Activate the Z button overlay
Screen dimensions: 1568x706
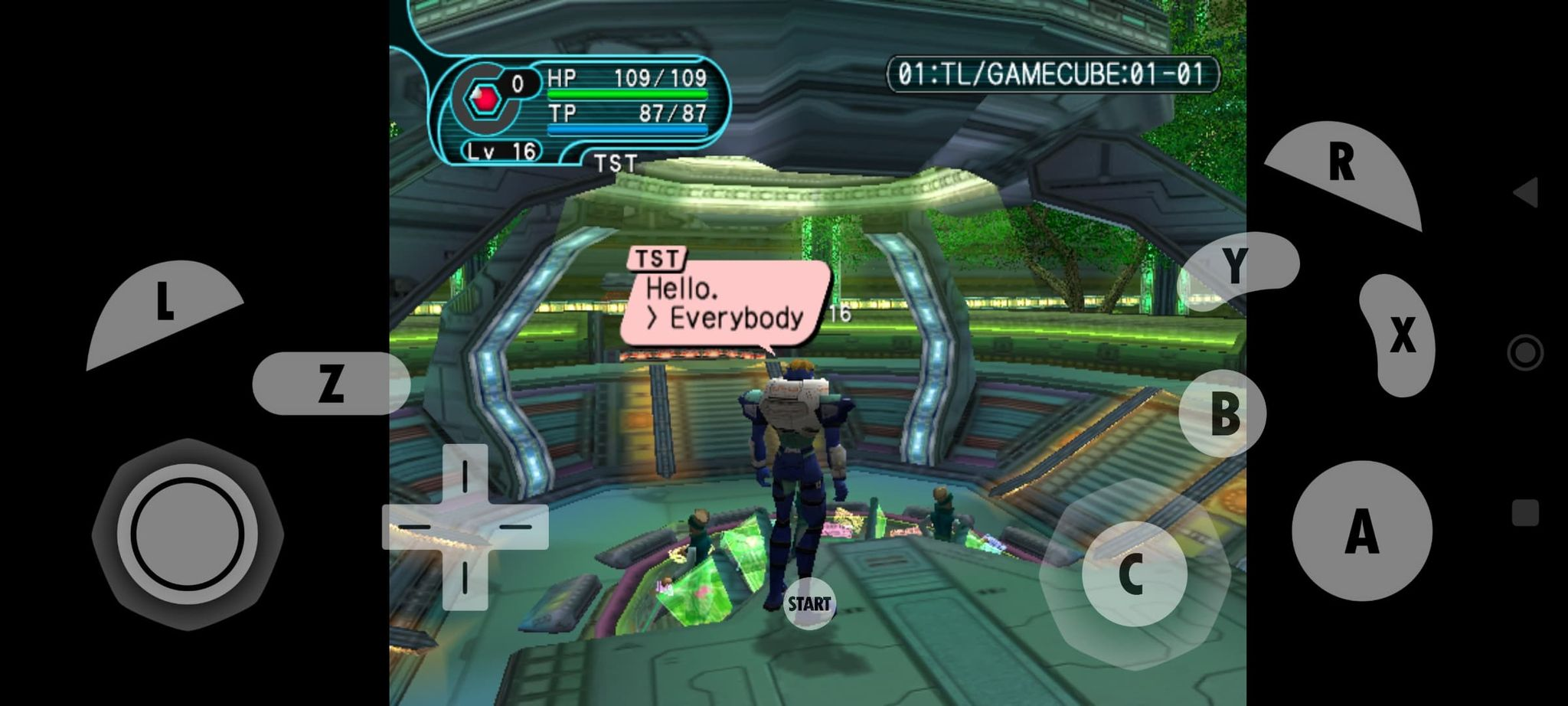click(x=331, y=383)
